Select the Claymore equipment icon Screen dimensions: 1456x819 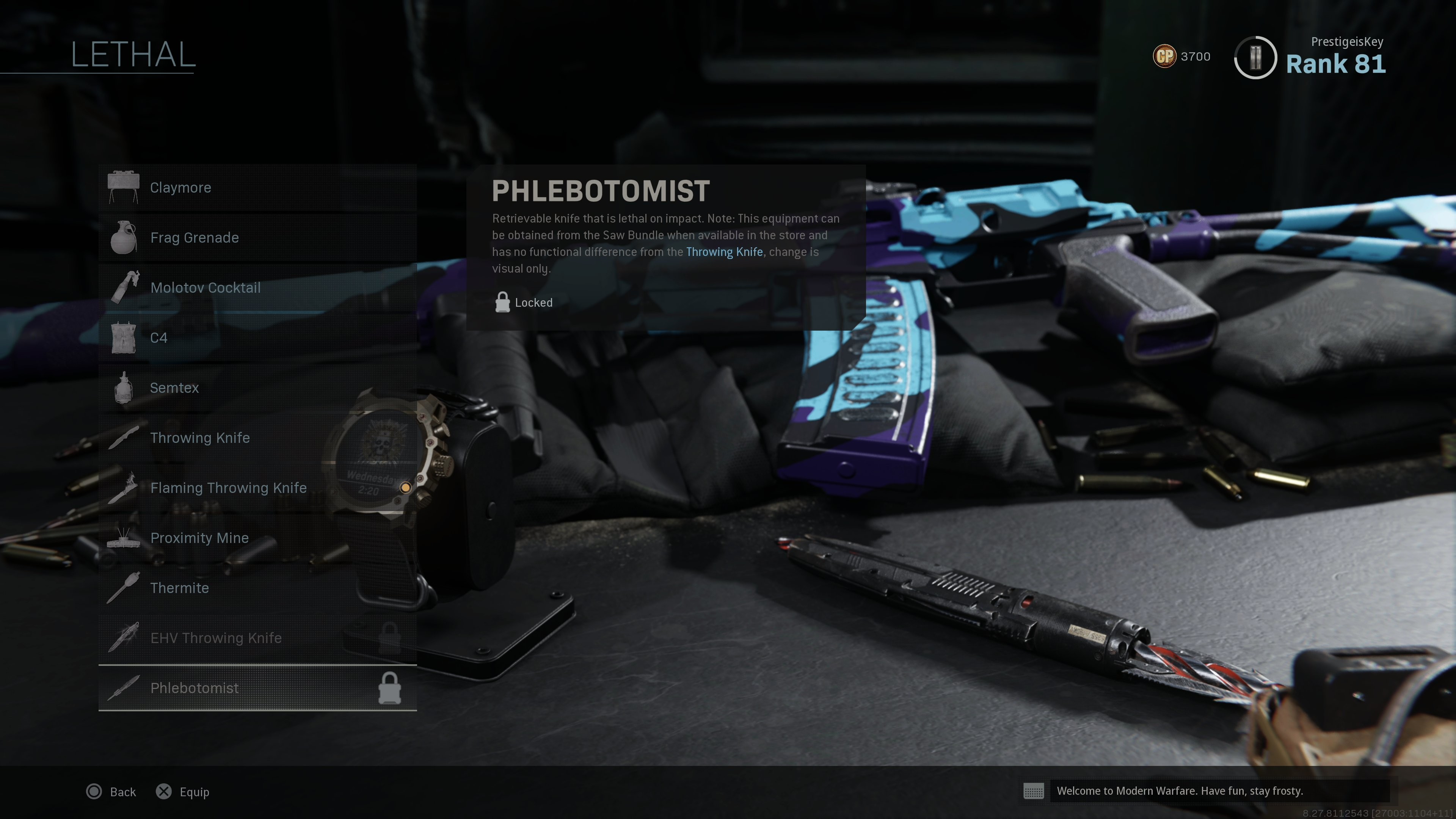click(x=124, y=187)
